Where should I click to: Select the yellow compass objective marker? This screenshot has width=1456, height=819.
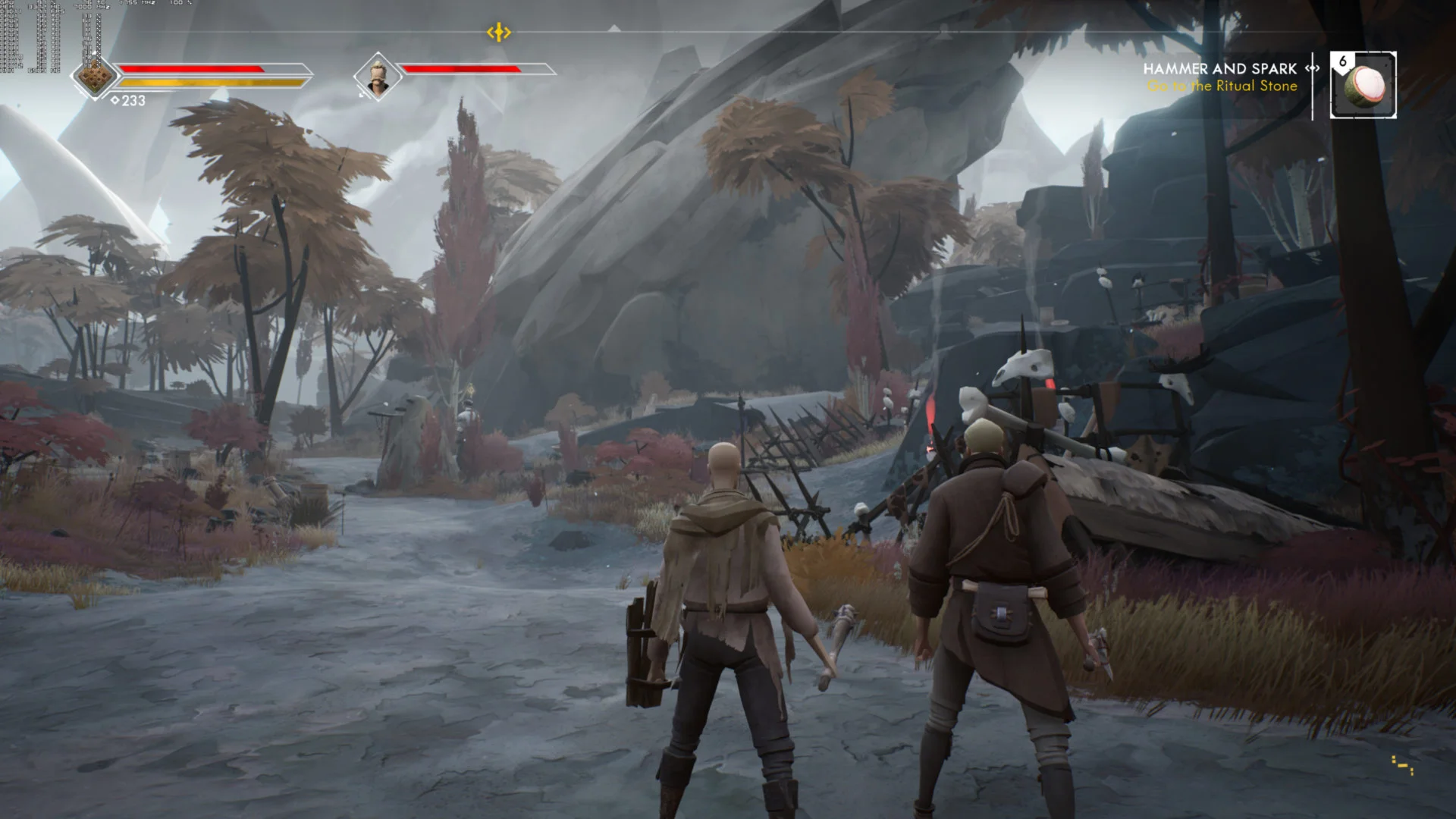coord(498,33)
